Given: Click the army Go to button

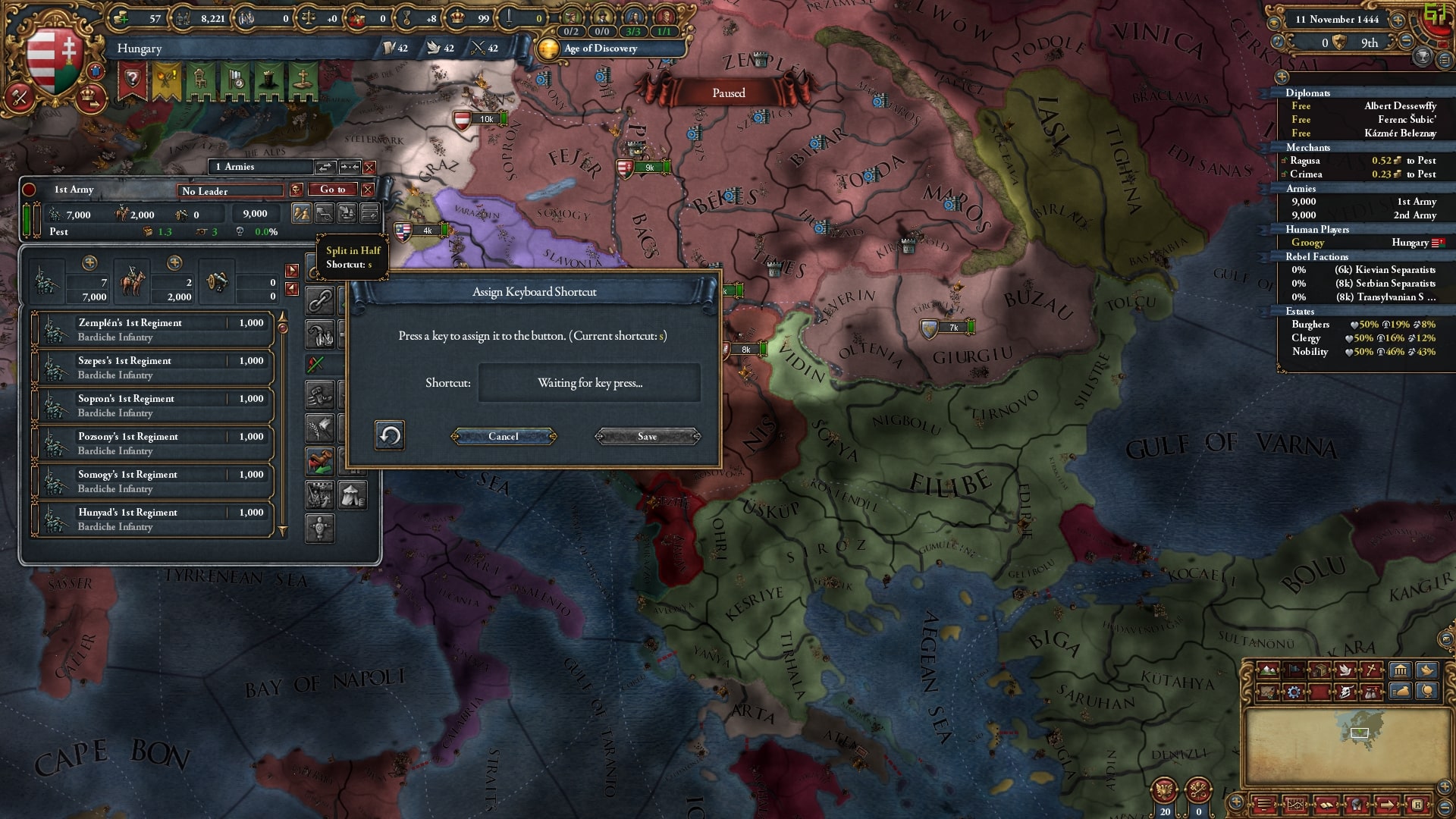Looking at the screenshot, I should click(x=332, y=190).
